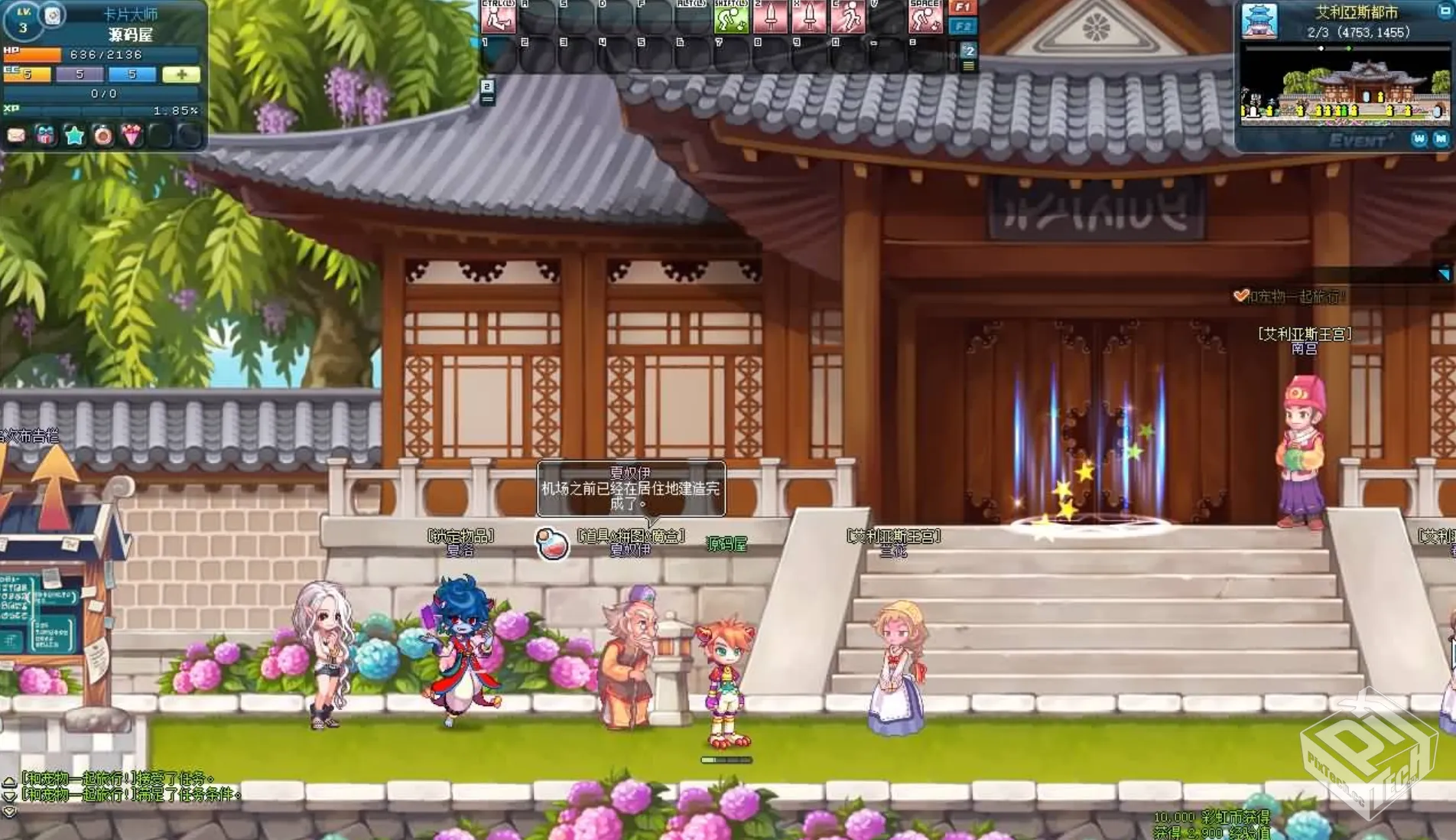Open the 和宠物一起旅行 quest tracker entry
The width and height of the screenshot is (1456, 840).
1294,296
